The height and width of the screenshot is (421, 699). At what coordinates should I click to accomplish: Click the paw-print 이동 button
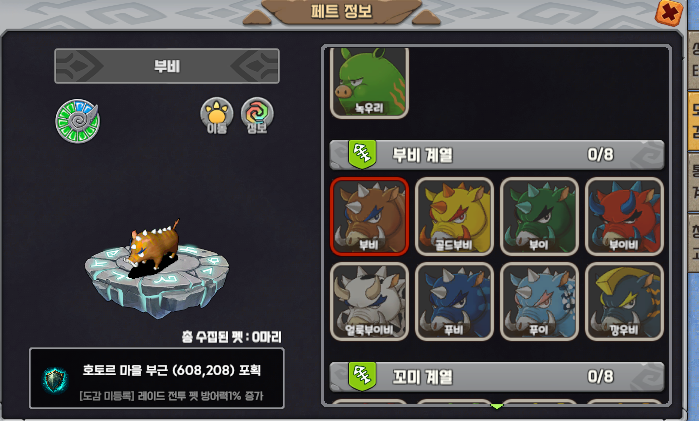[217, 115]
